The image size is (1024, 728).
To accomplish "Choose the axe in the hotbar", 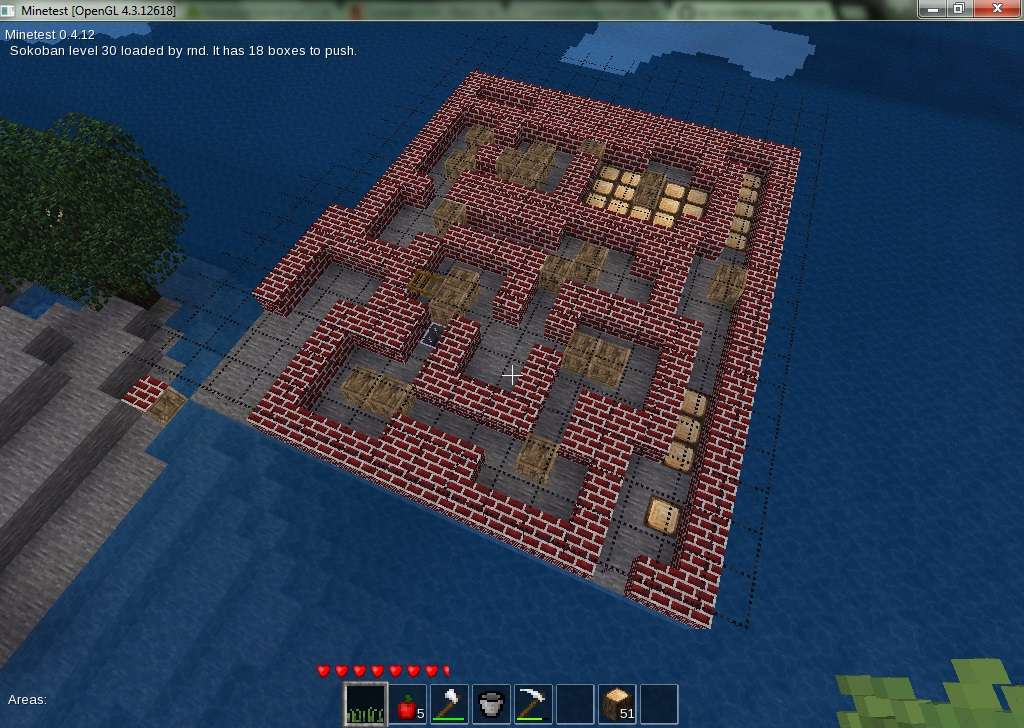I will pyautogui.click(x=449, y=704).
